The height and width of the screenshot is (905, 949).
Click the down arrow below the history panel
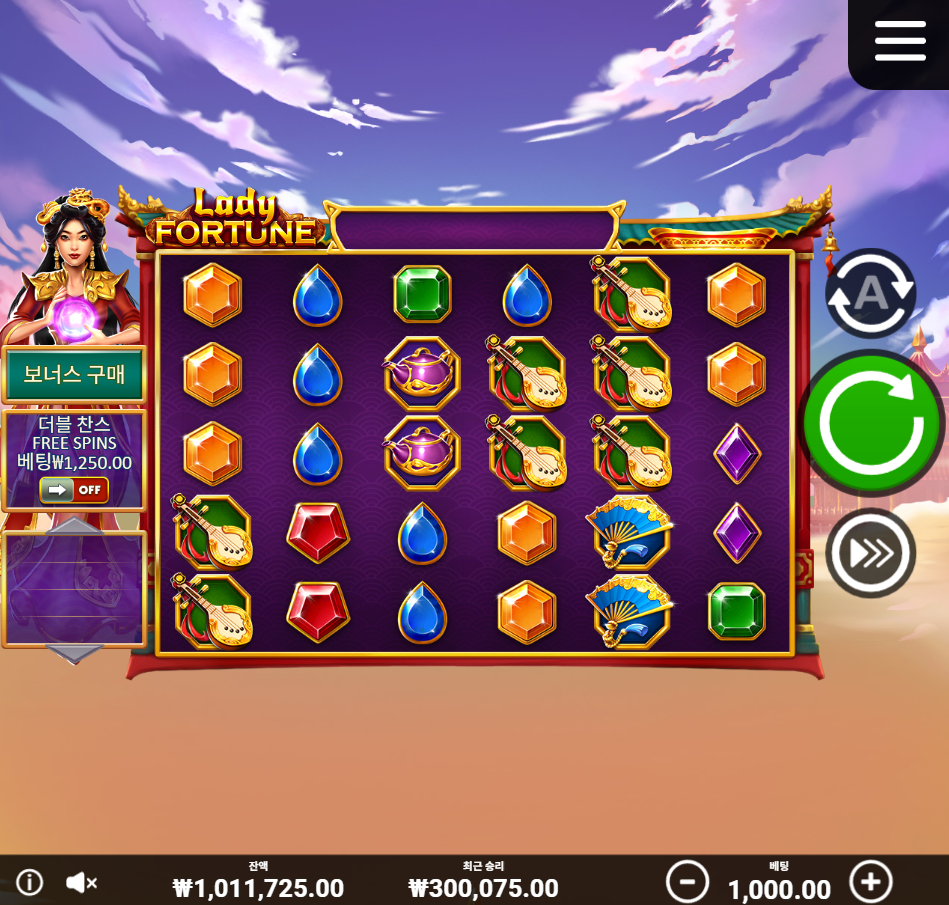tap(75, 655)
